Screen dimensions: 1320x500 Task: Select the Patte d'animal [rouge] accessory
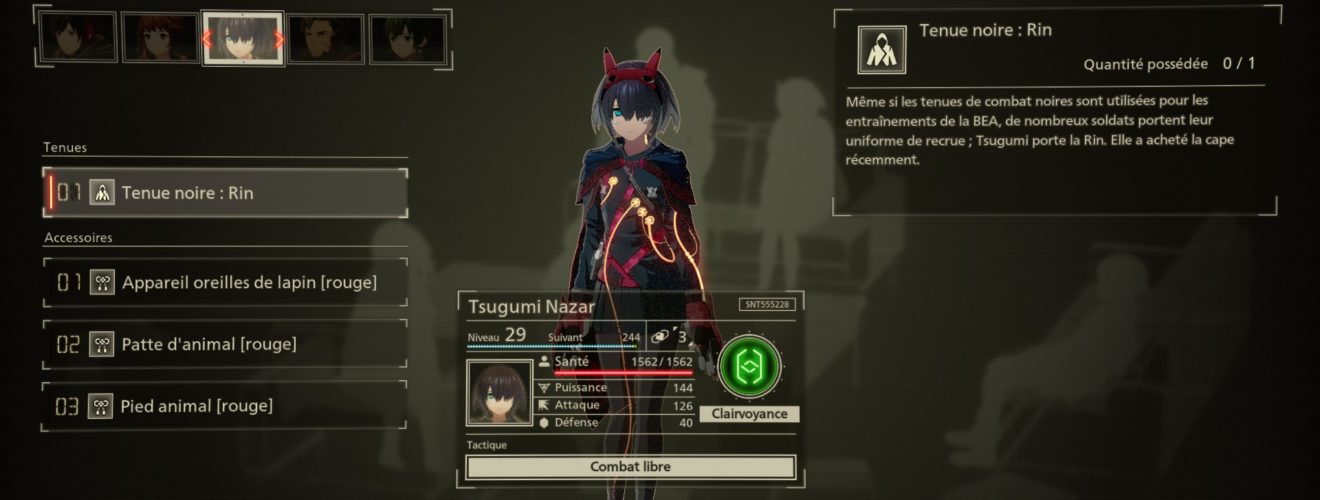(x=228, y=345)
